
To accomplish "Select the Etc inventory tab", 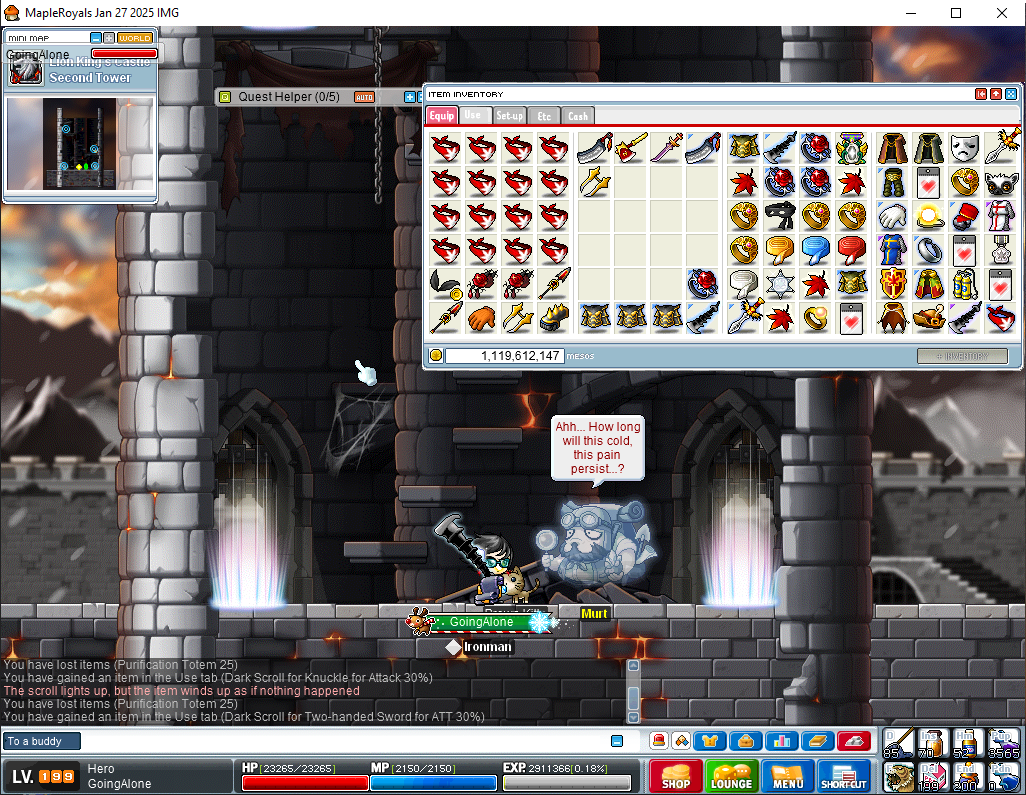I will click(x=544, y=116).
